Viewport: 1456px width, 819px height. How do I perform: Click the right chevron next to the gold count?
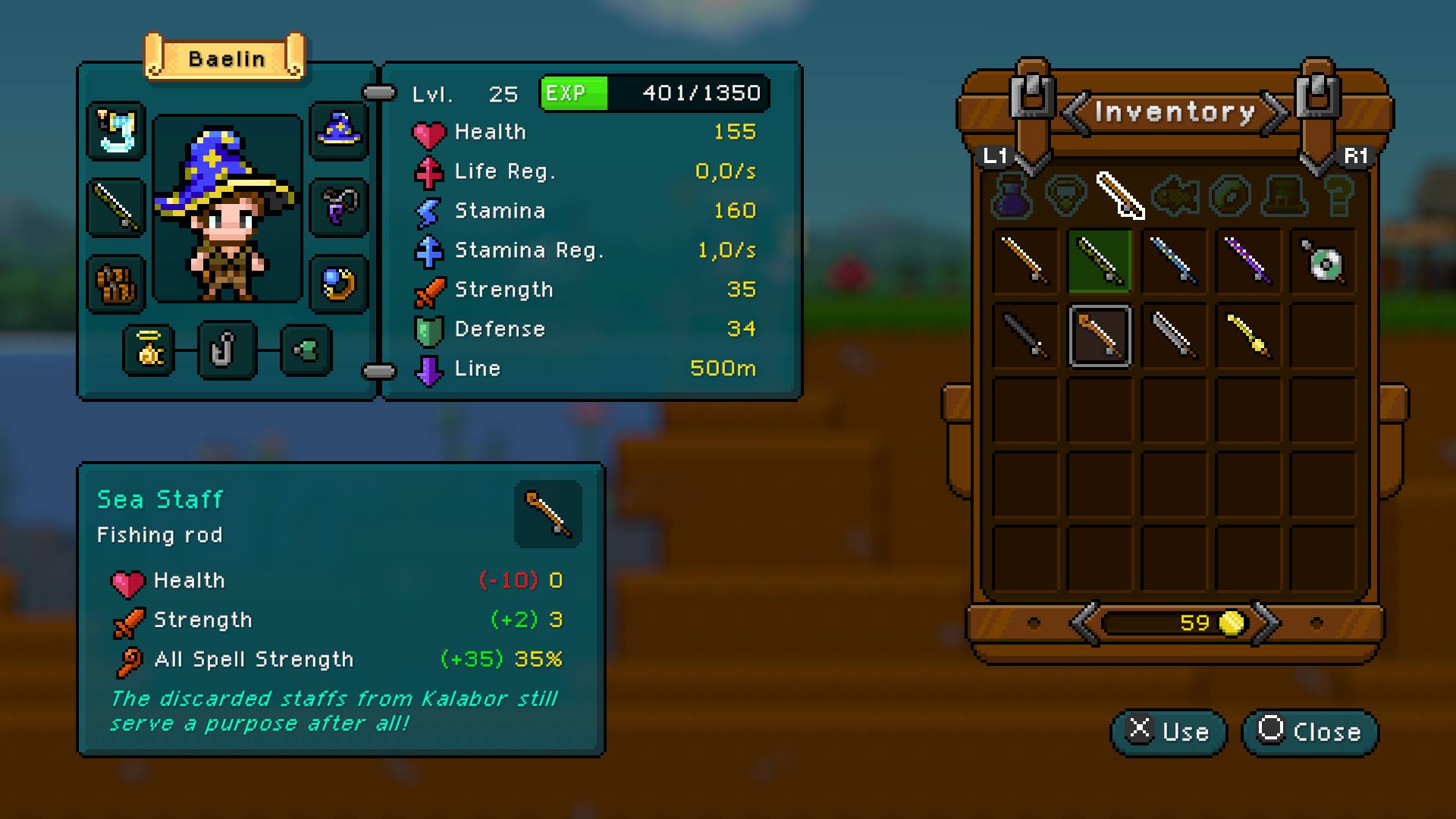tap(1270, 623)
